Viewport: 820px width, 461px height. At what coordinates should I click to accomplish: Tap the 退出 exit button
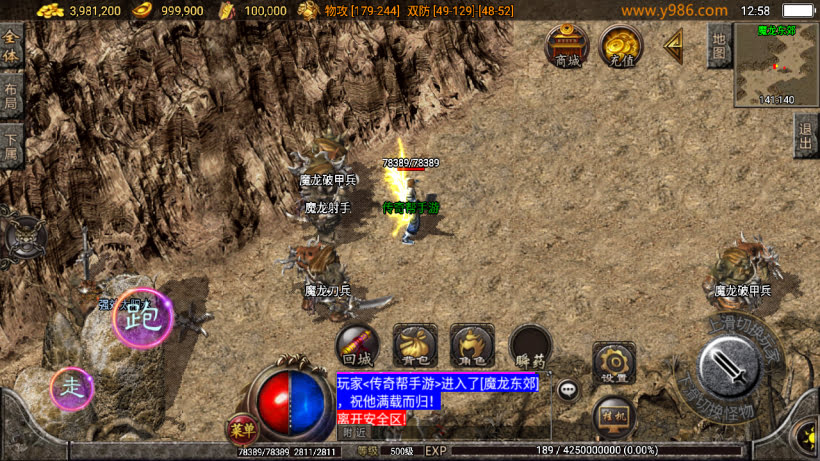pyautogui.click(x=806, y=134)
